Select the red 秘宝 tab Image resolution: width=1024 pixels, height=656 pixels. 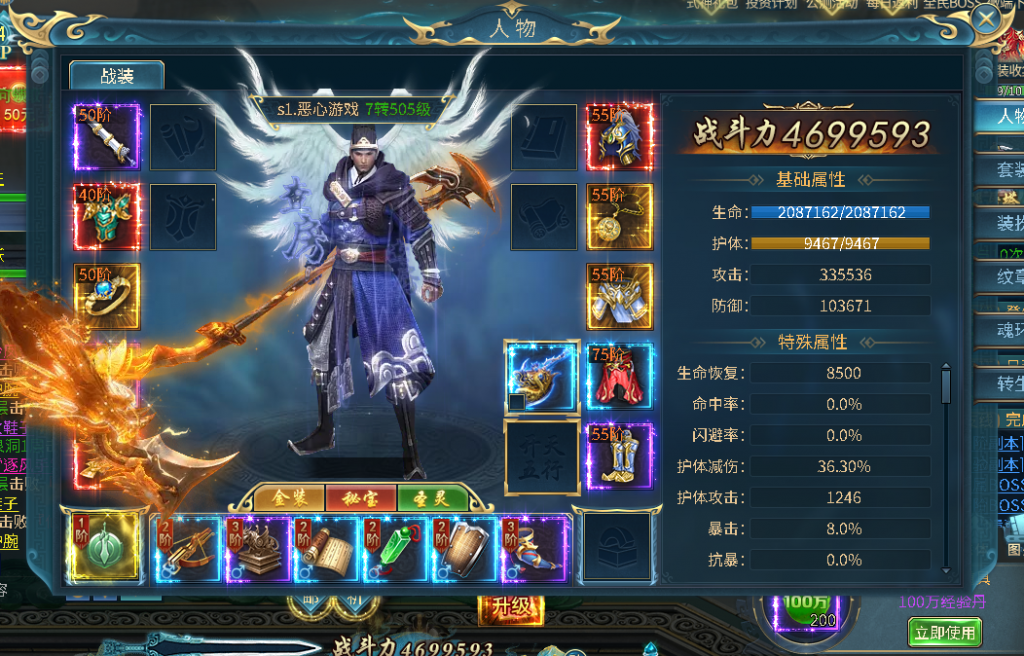(x=360, y=497)
